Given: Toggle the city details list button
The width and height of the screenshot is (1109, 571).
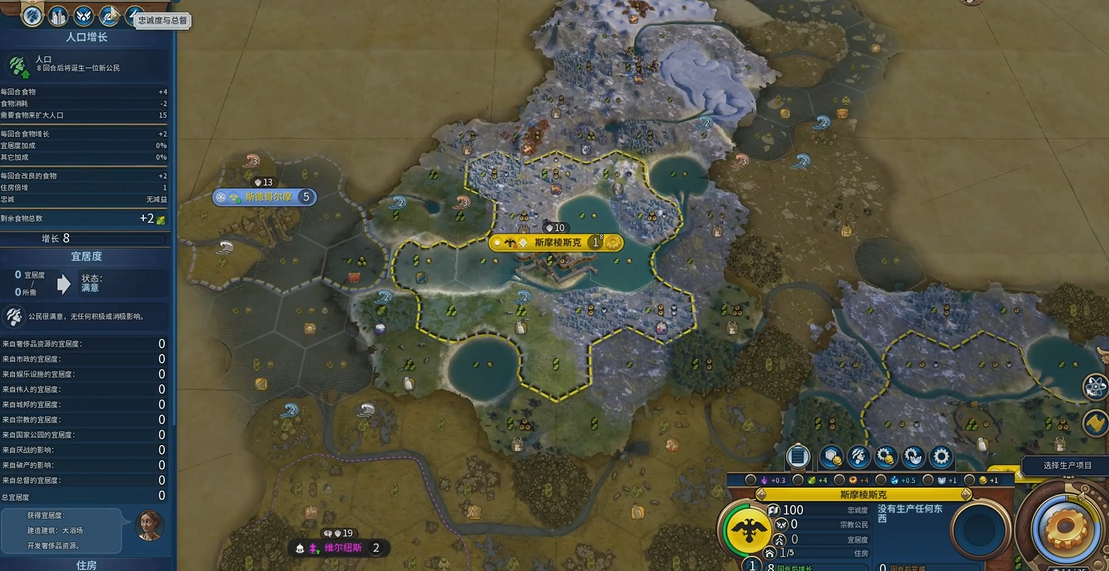Looking at the screenshot, I should [797, 457].
